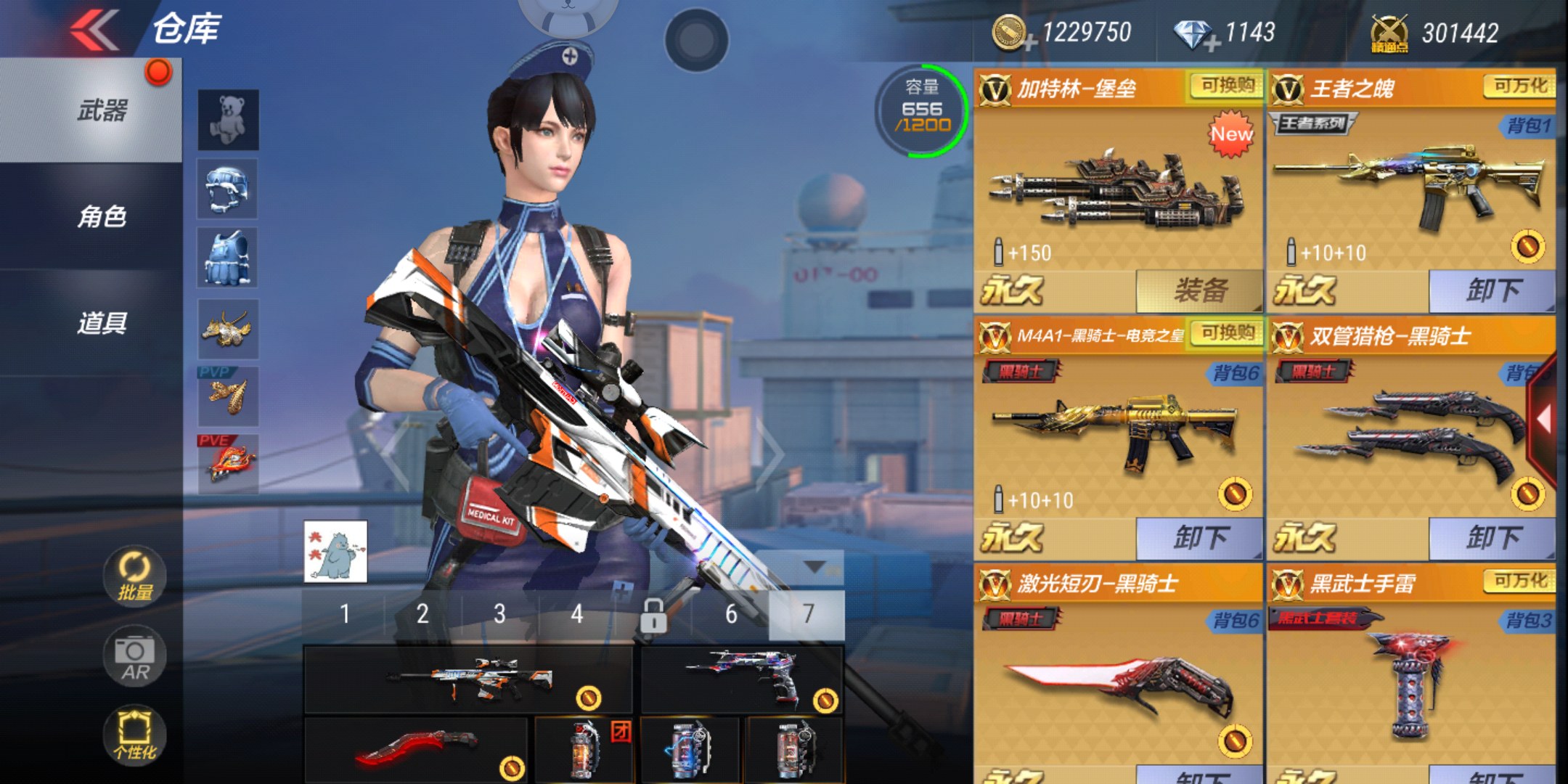Select loadout bag number 1

coord(345,614)
